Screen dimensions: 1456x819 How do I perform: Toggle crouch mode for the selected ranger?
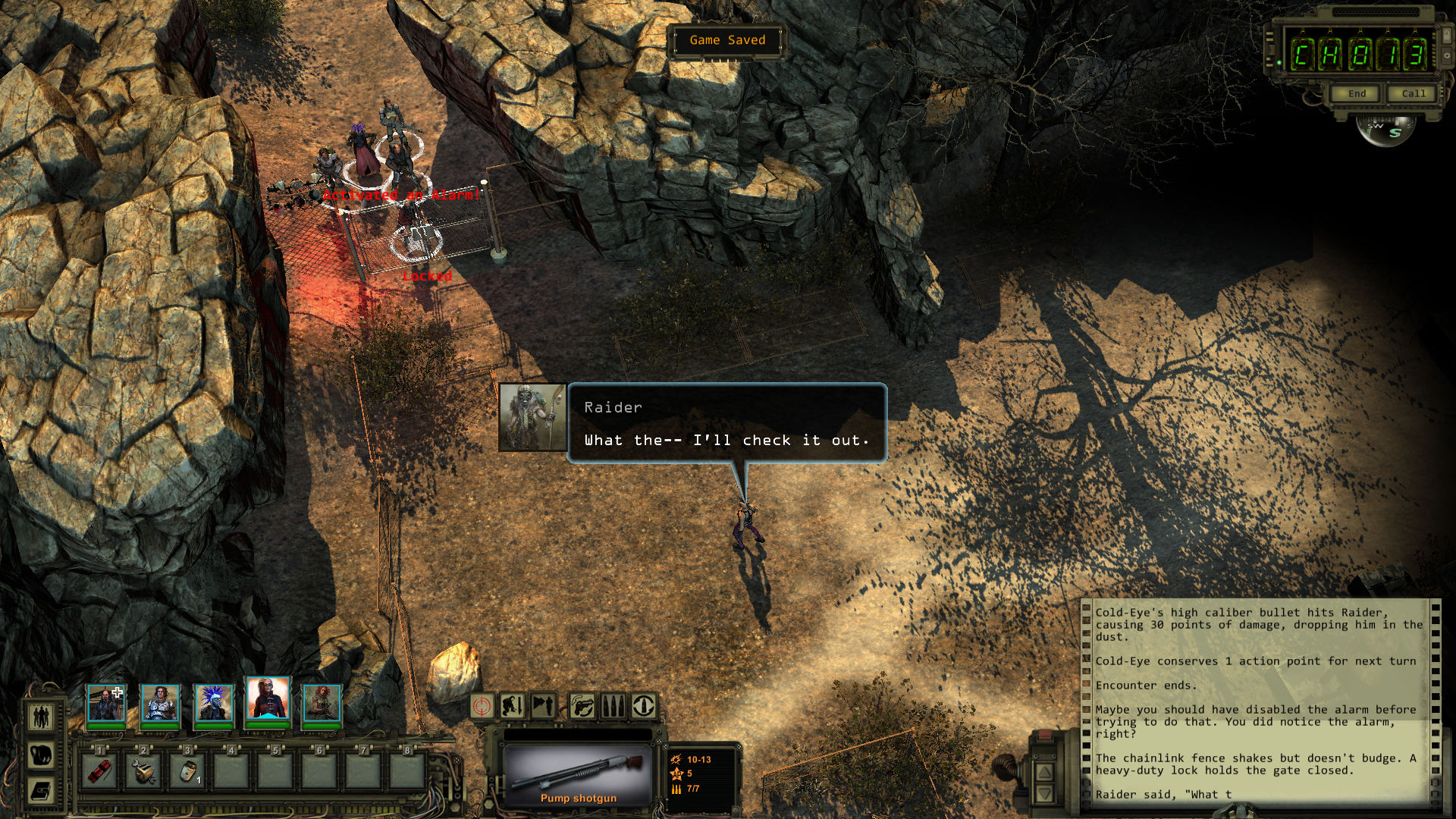point(514,706)
